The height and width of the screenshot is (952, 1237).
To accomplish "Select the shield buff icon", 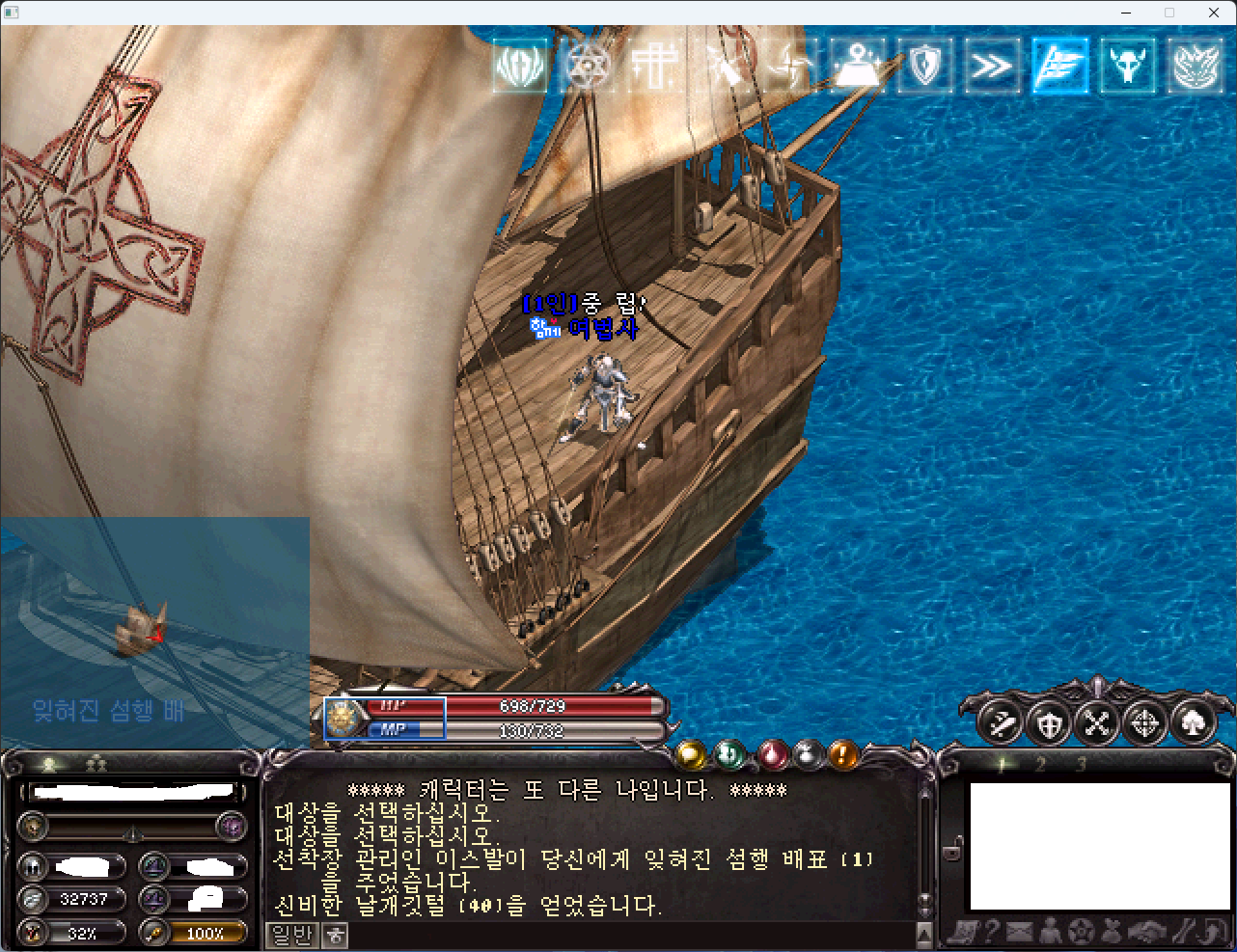I will click(924, 67).
